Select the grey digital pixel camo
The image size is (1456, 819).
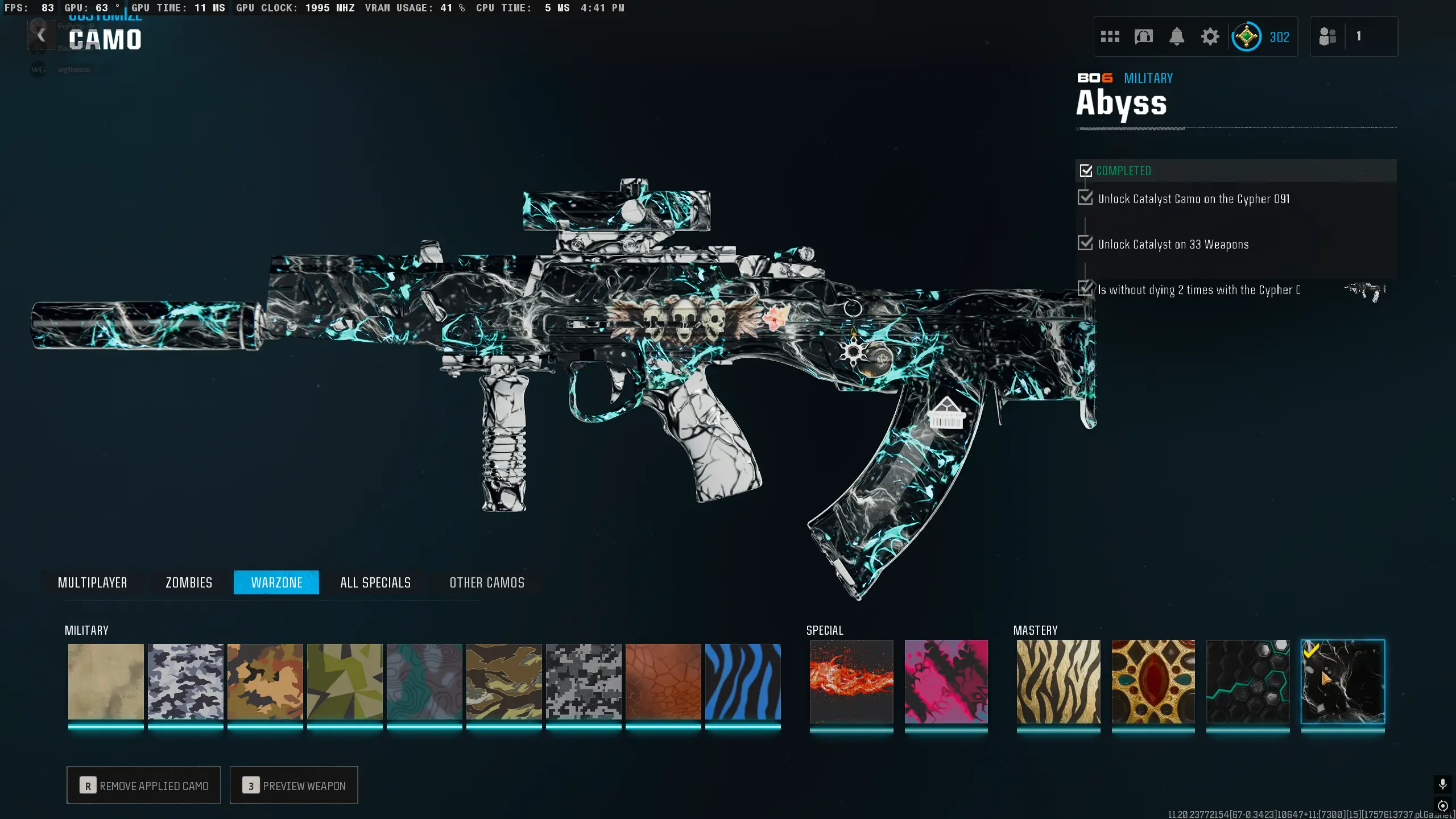point(584,681)
